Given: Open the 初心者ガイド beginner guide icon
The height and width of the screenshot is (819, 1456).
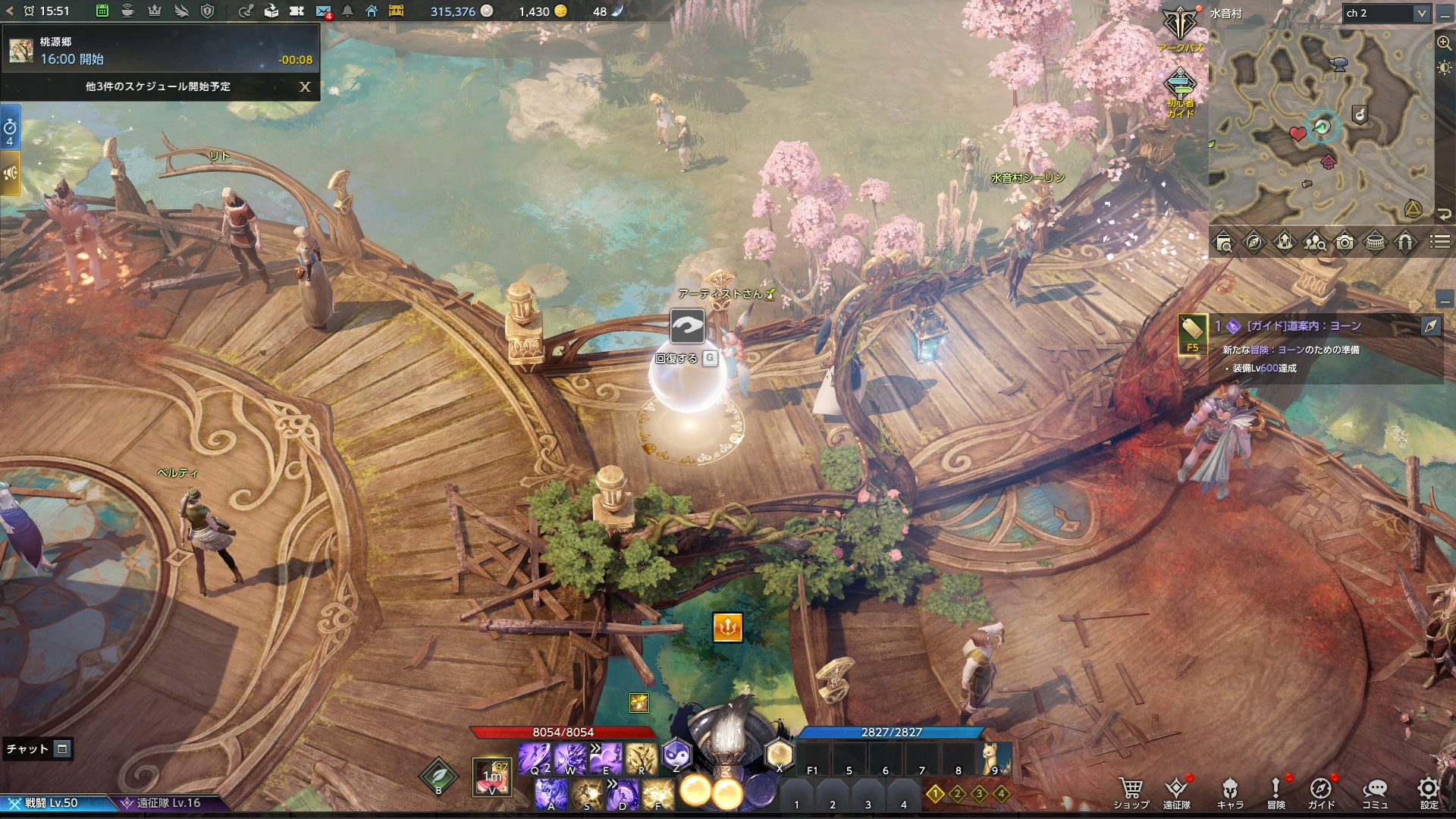Looking at the screenshot, I should [x=1180, y=93].
